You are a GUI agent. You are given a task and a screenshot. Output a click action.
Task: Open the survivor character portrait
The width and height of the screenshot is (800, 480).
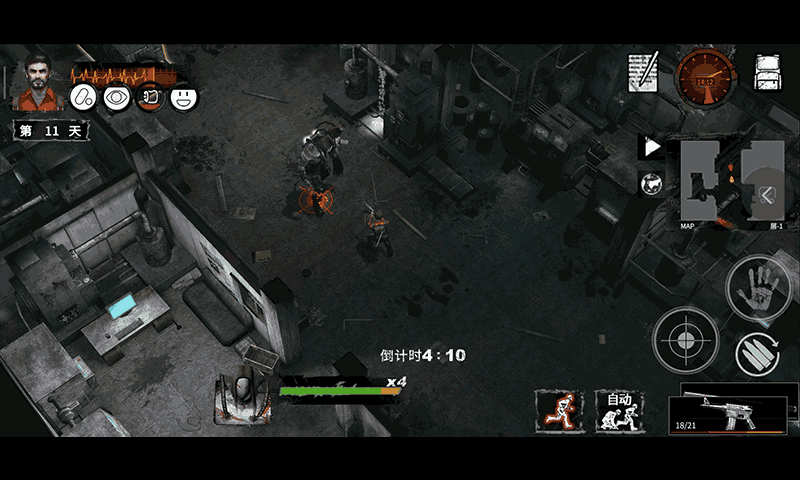(38, 81)
